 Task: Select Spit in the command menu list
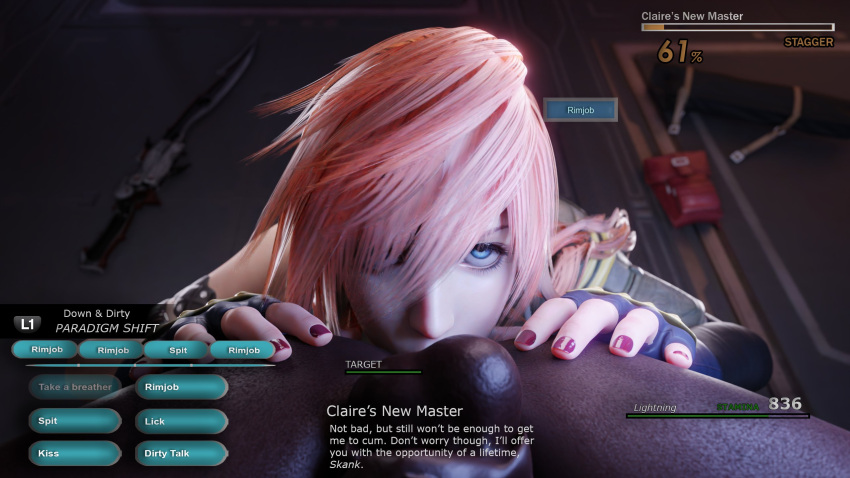pos(75,421)
